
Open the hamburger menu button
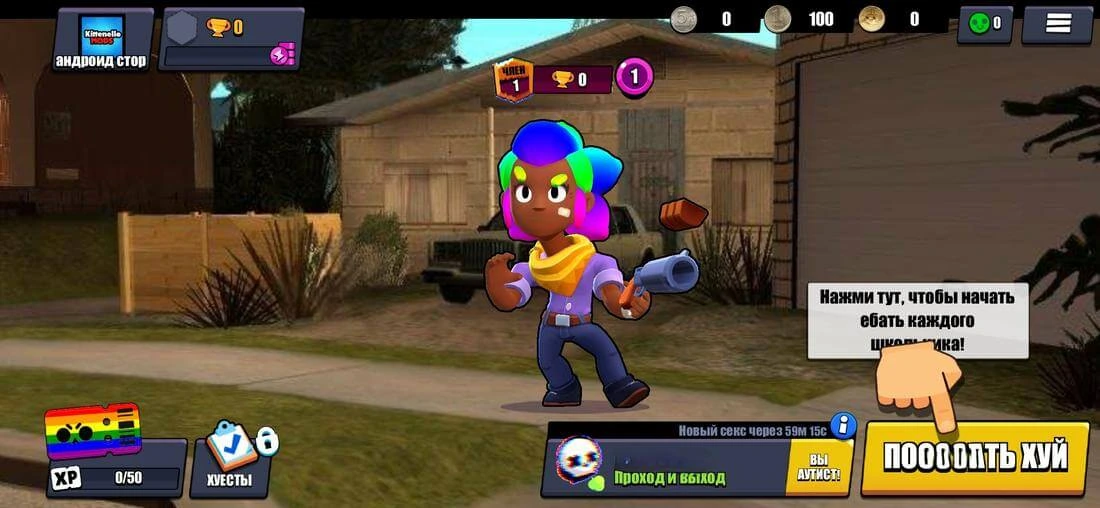(1058, 24)
